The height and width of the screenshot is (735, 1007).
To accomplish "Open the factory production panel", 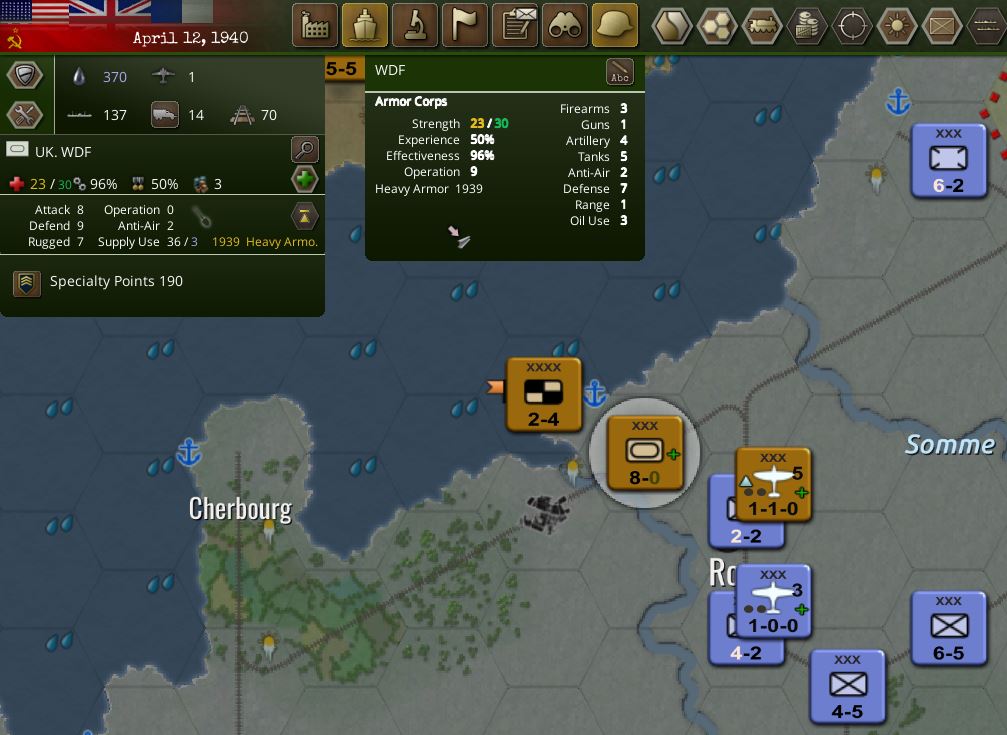I will point(315,25).
